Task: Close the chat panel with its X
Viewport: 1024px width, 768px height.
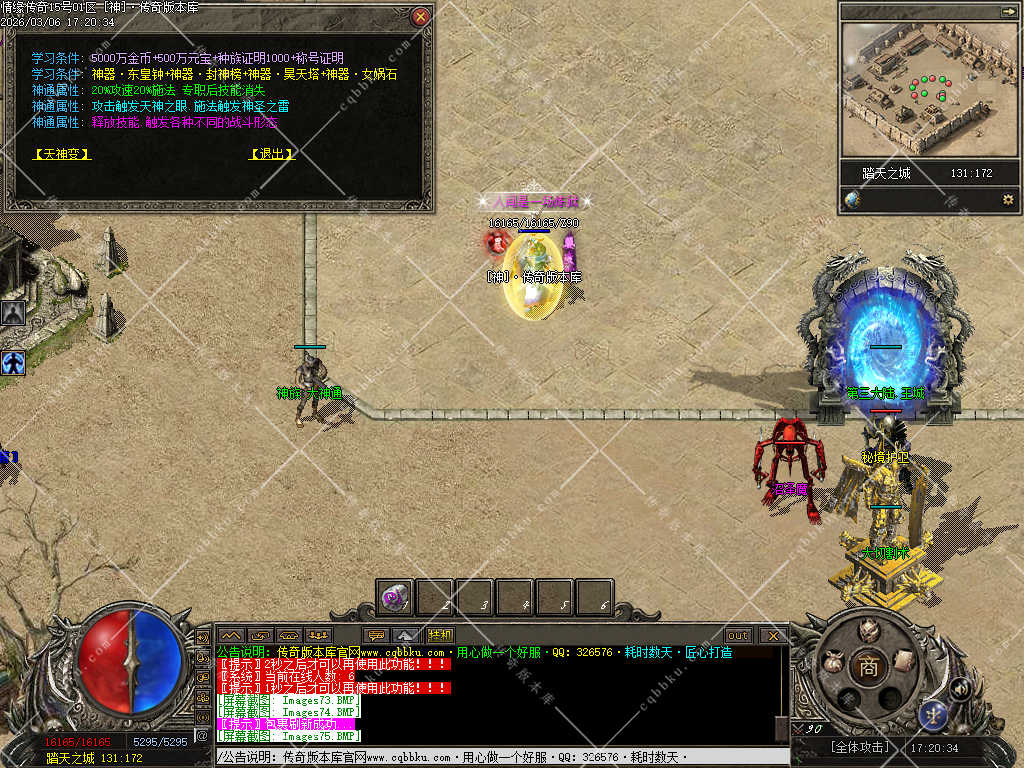Action: tap(772, 635)
